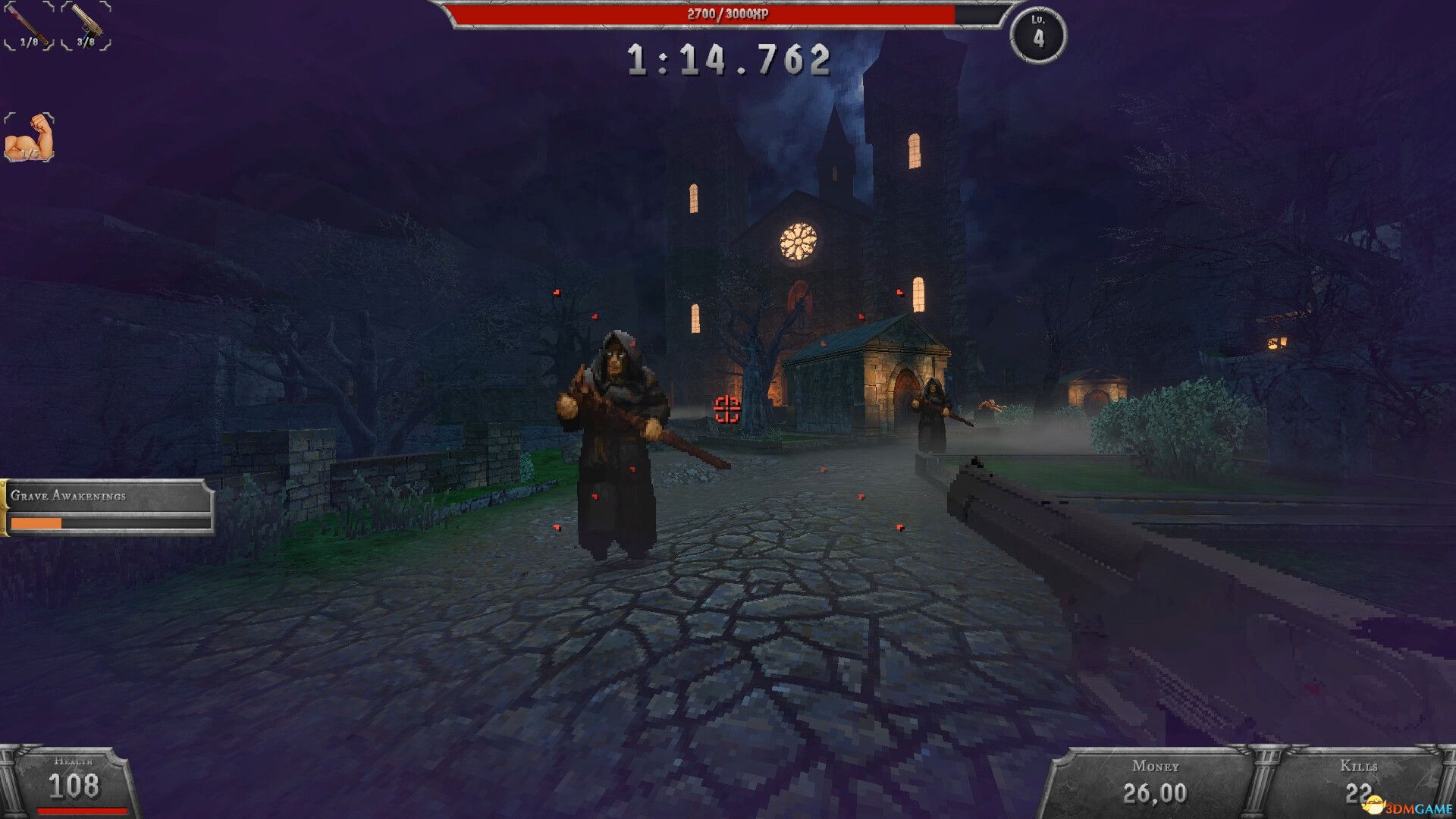The width and height of the screenshot is (1456, 819).
Task: Click the orange Grave Awakenings progress bar
Action: tap(36, 522)
